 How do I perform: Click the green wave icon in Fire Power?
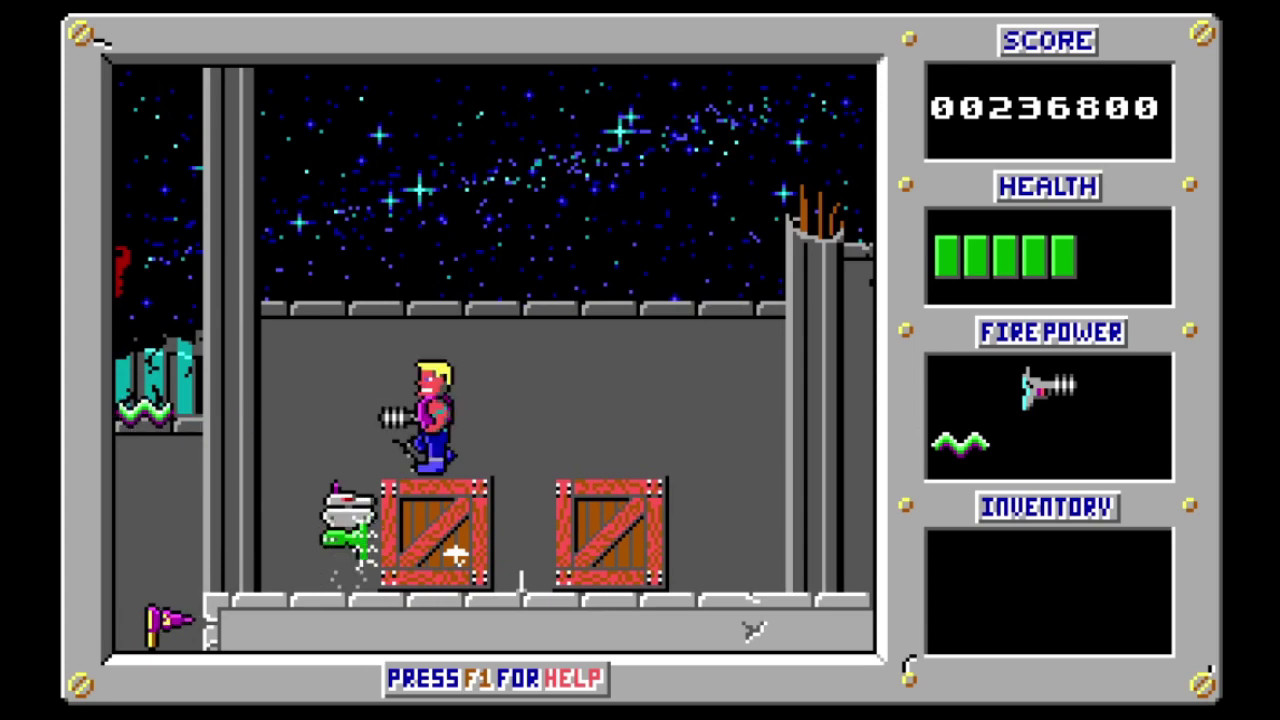pyautogui.click(x=960, y=443)
